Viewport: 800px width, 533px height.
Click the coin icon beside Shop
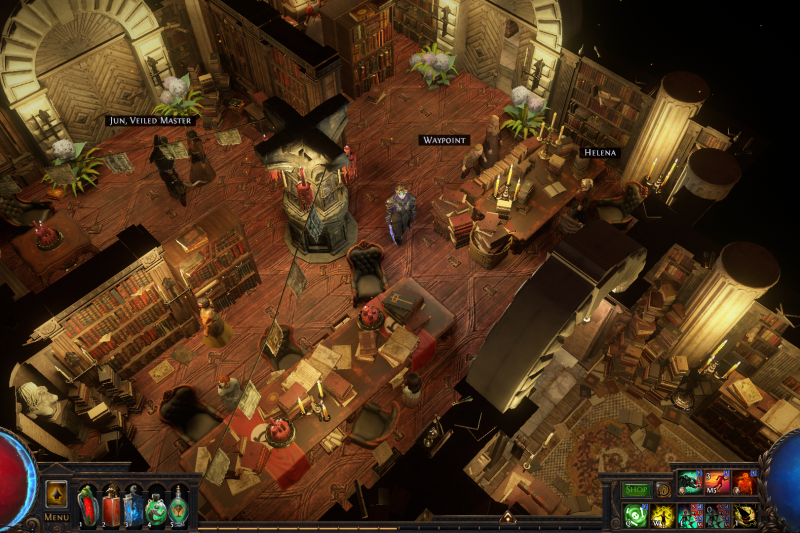[662, 490]
